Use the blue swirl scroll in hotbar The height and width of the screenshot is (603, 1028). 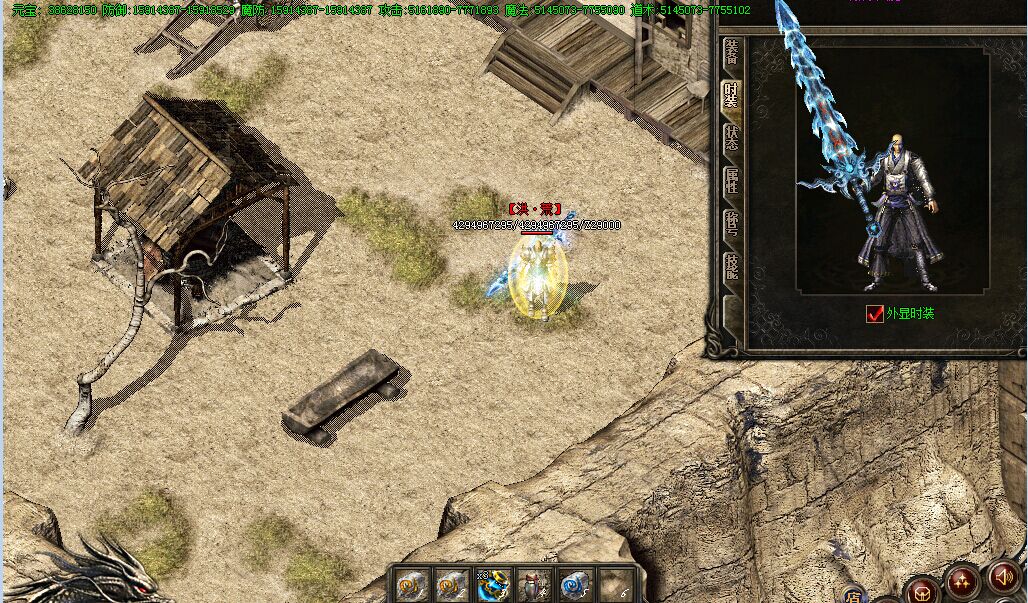[x=573, y=585]
